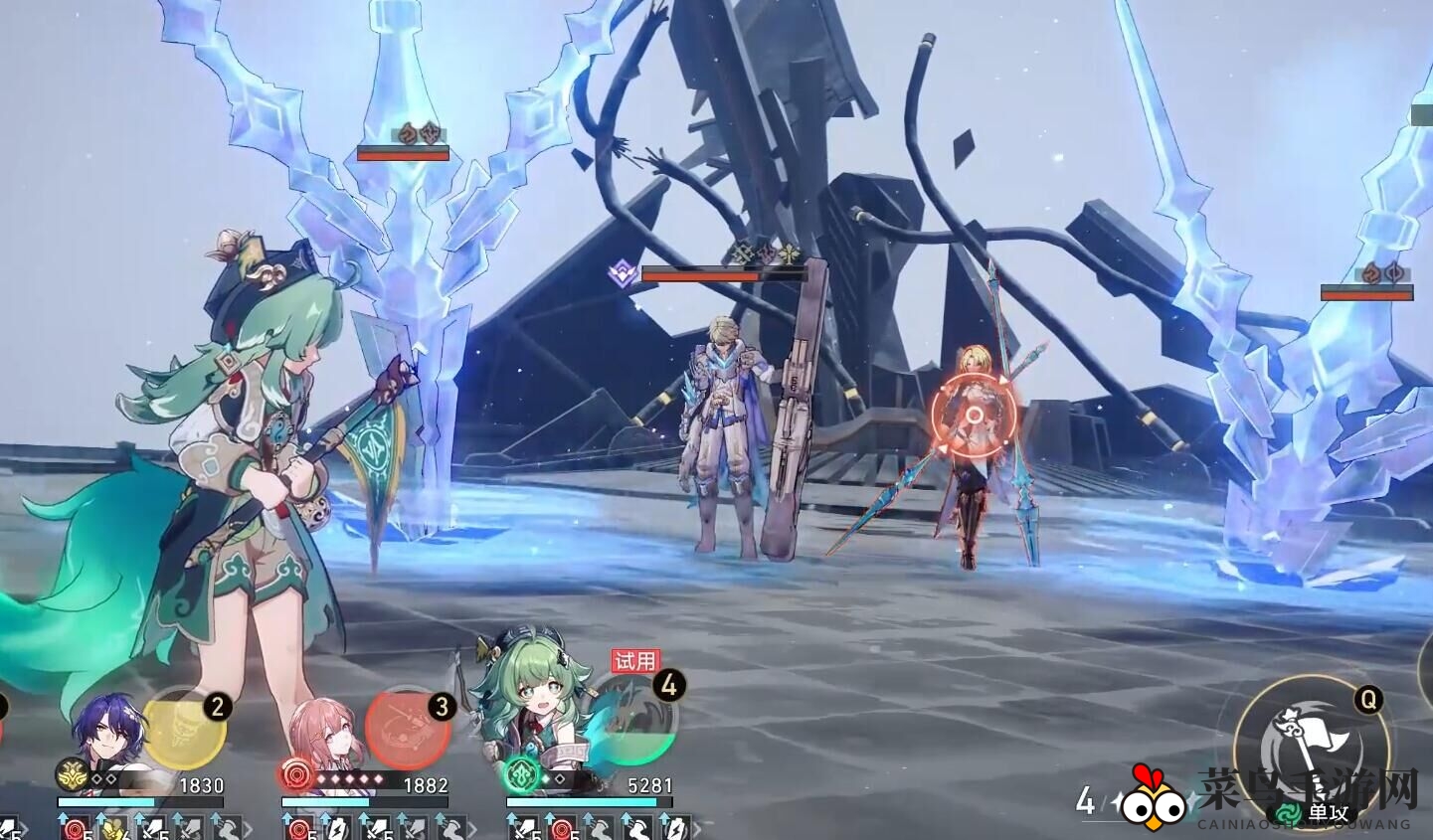
Task: Select the green-haired trial character portrait
Action: tap(532, 711)
